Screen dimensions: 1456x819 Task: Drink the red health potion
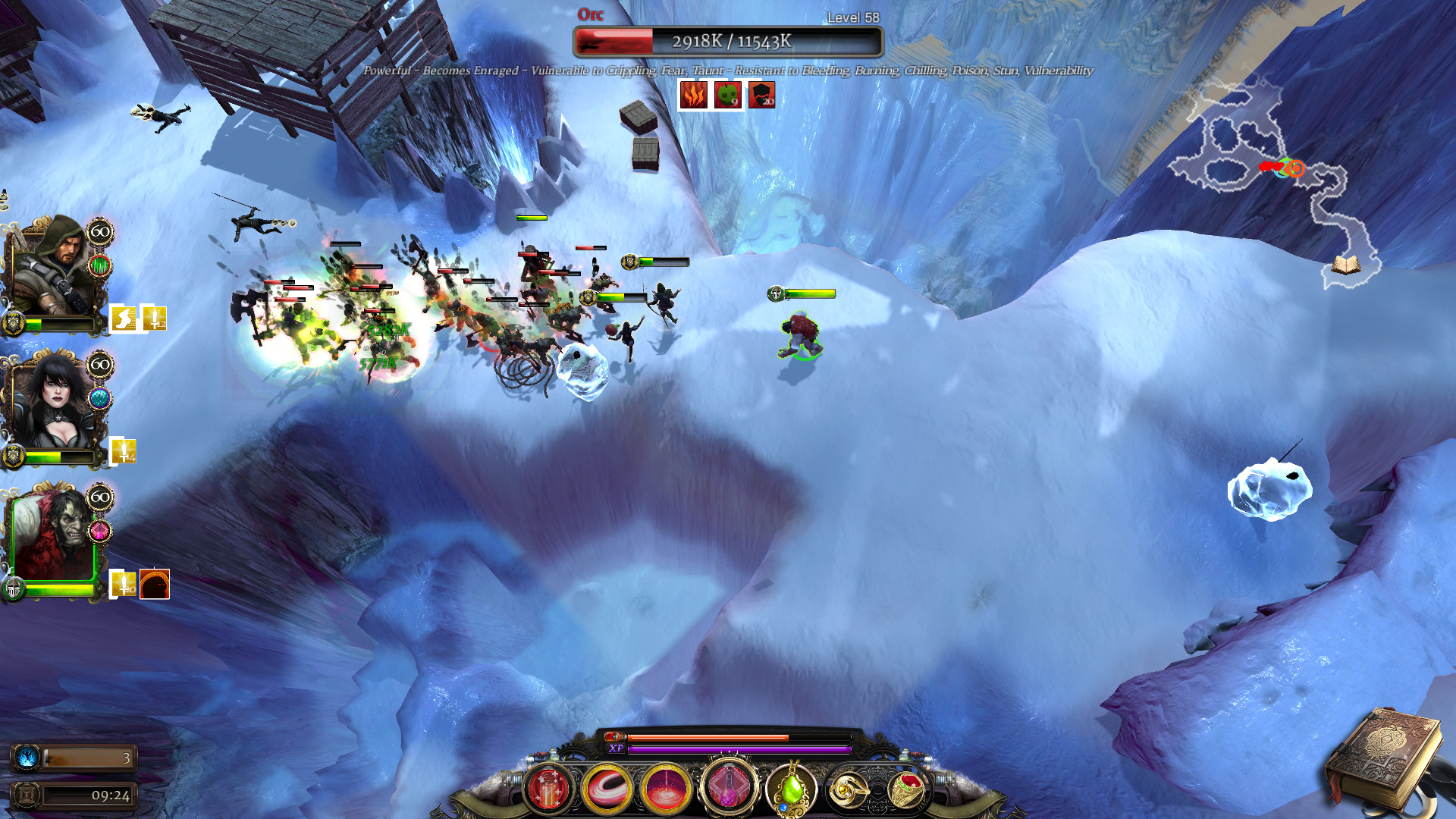coord(550,789)
